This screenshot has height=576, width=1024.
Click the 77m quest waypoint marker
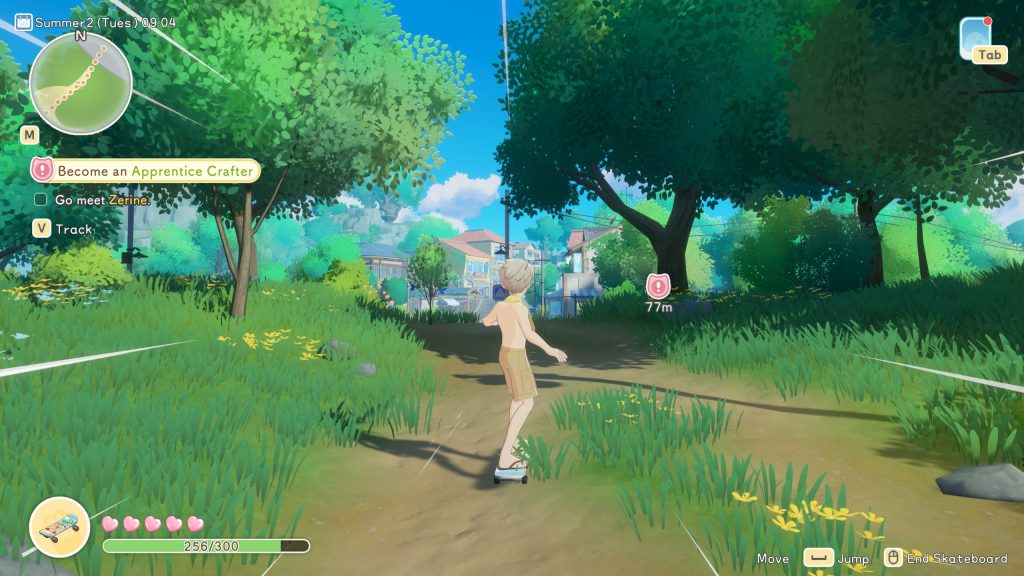pos(658,286)
